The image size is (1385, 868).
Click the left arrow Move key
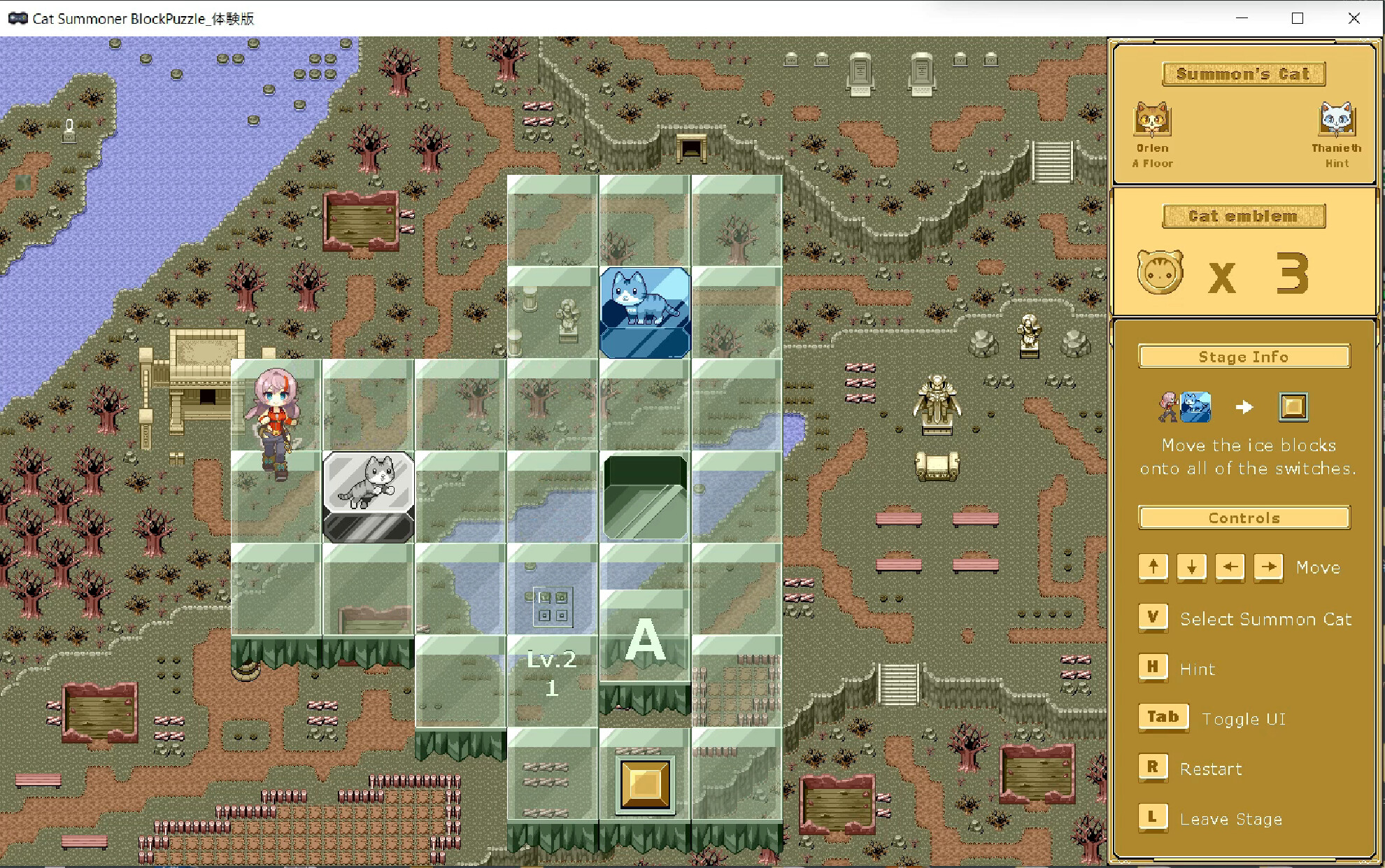coord(1230,567)
